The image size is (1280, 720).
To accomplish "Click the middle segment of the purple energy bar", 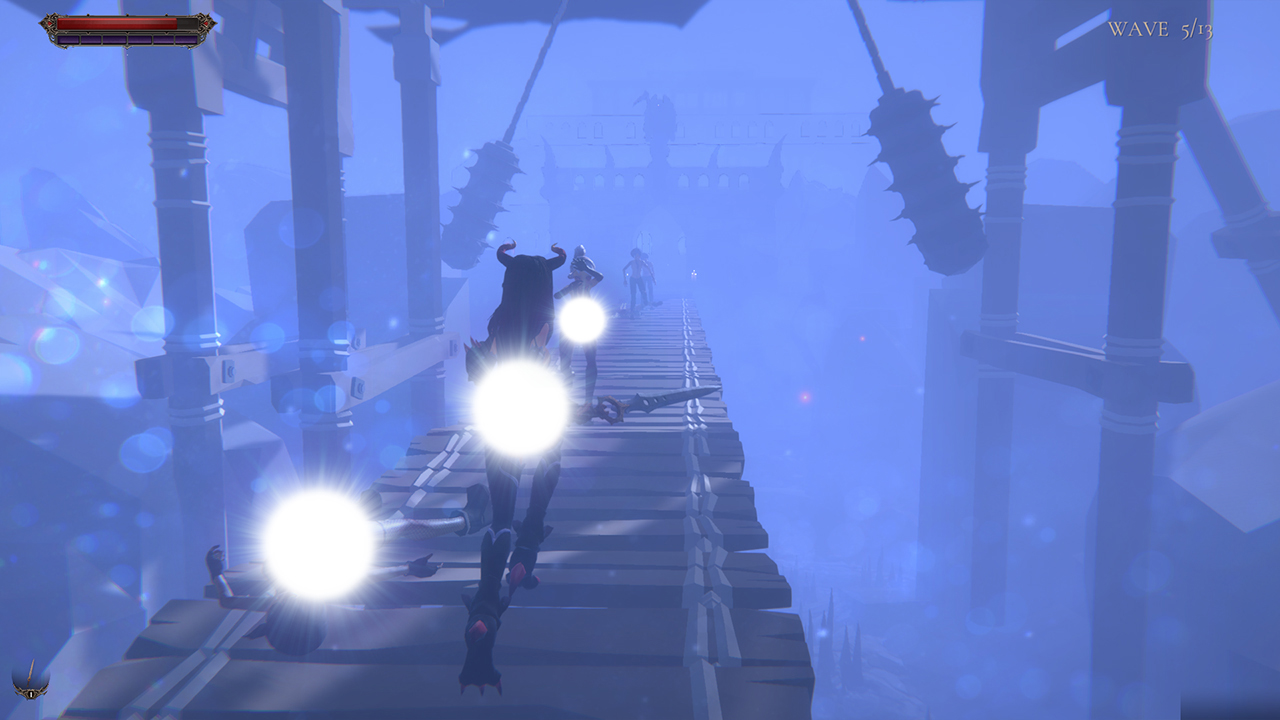I will tap(128, 40).
